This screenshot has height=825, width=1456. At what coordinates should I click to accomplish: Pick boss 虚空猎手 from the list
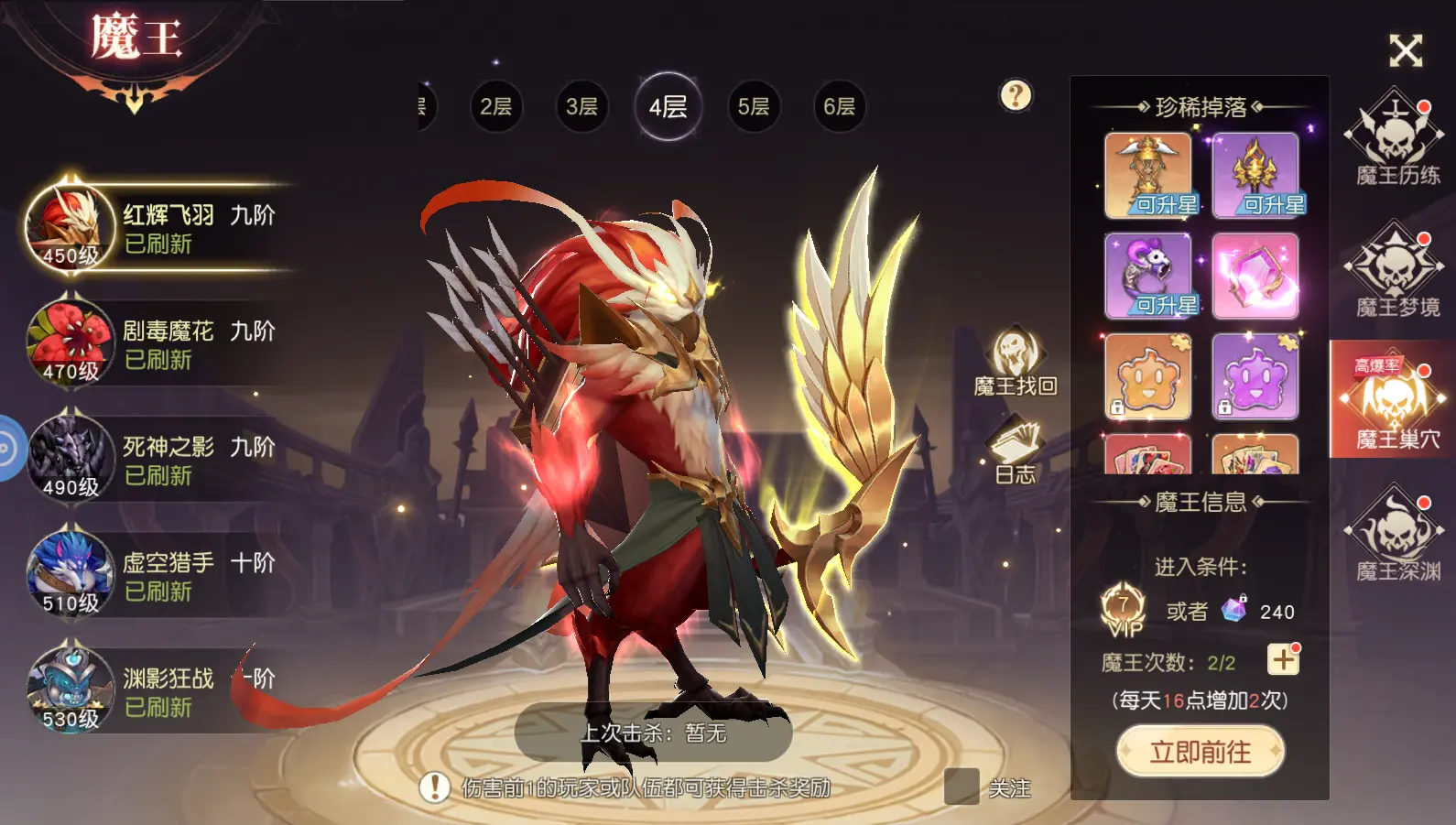tap(156, 575)
